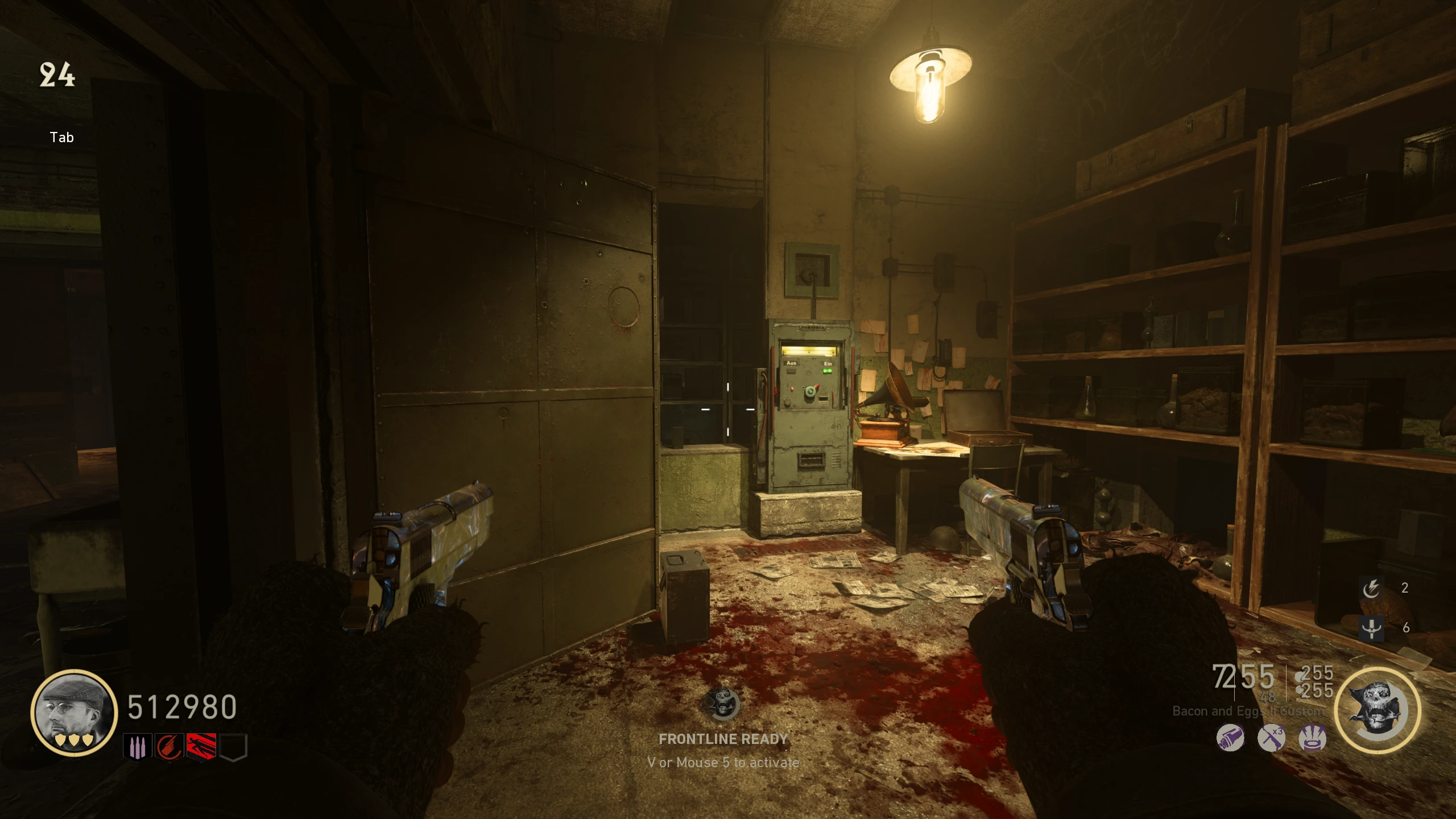The height and width of the screenshot is (819, 1456).
Task: Select the red running man perk icon
Action: pos(201,747)
